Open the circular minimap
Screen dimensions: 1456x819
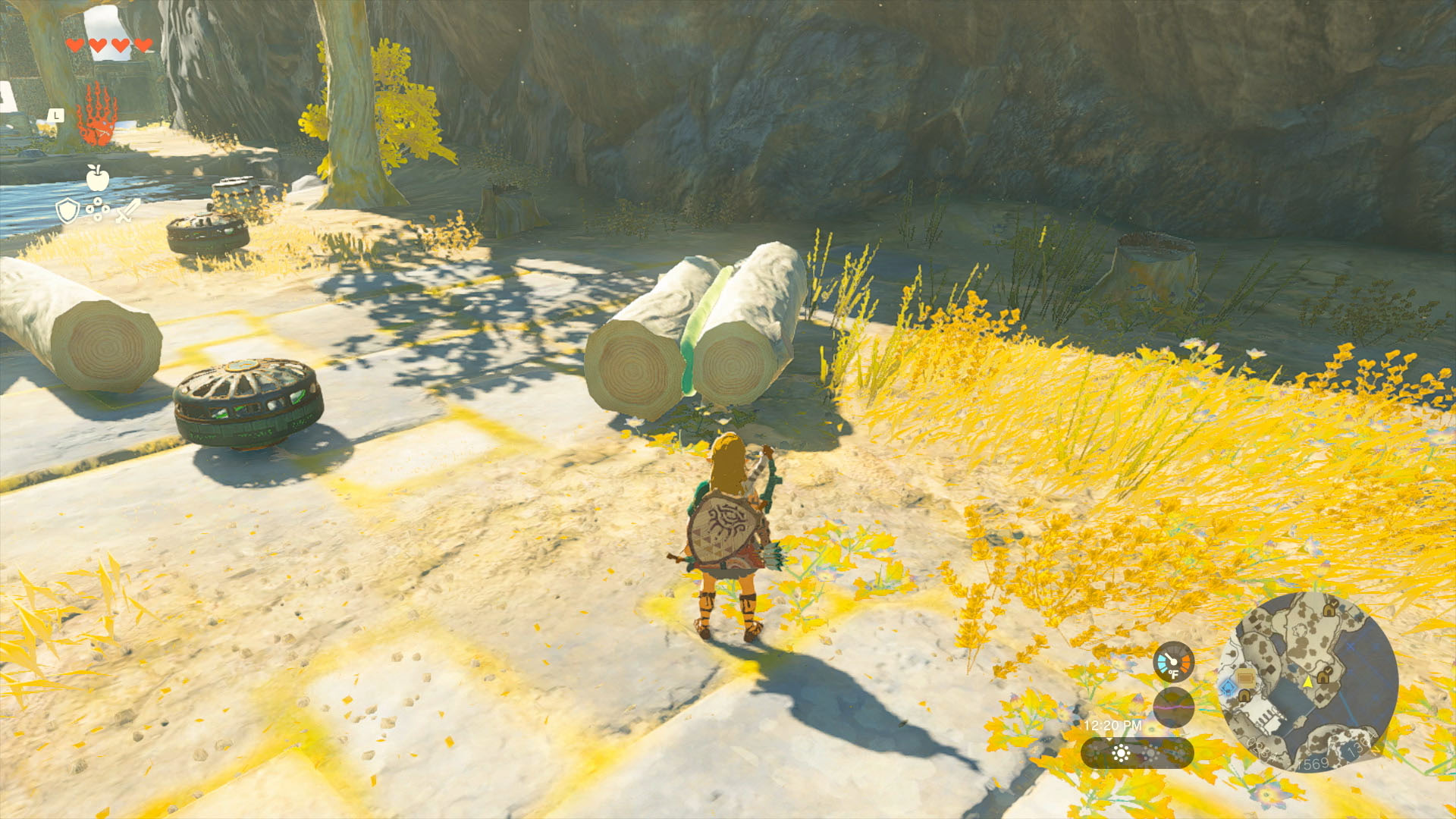1308,682
